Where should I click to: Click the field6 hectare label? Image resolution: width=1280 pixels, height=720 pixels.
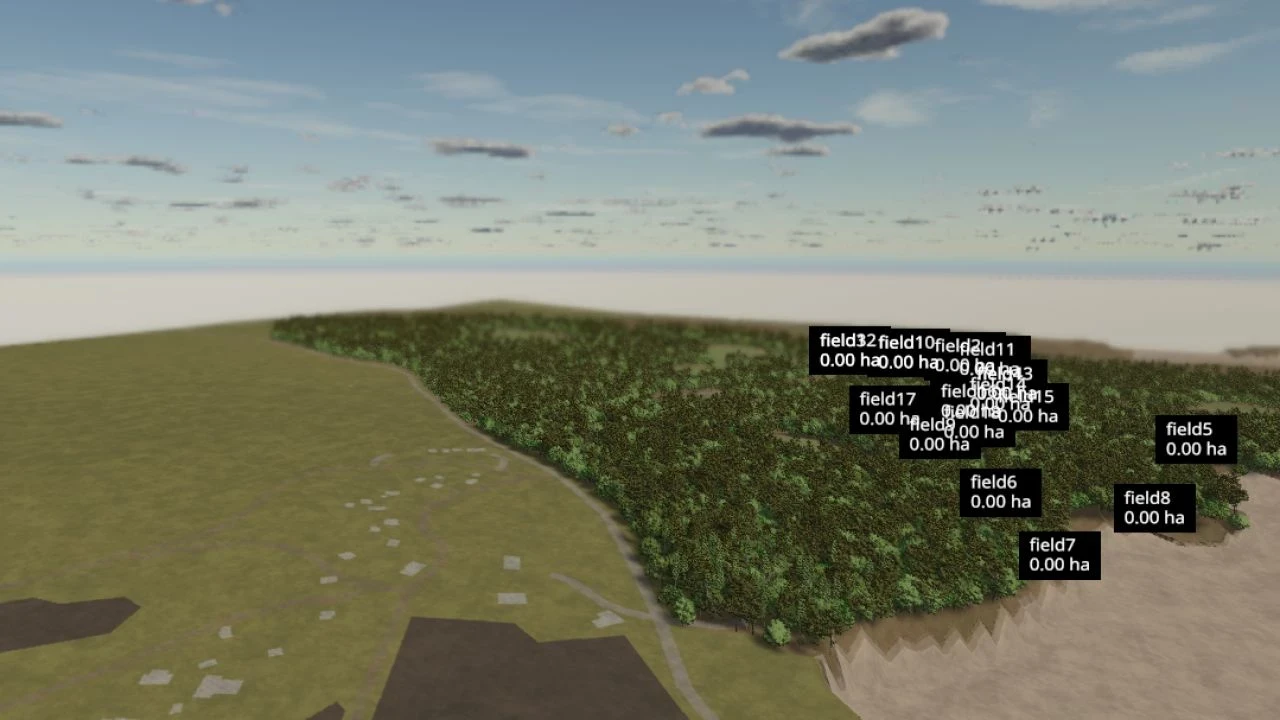[994, 481]
